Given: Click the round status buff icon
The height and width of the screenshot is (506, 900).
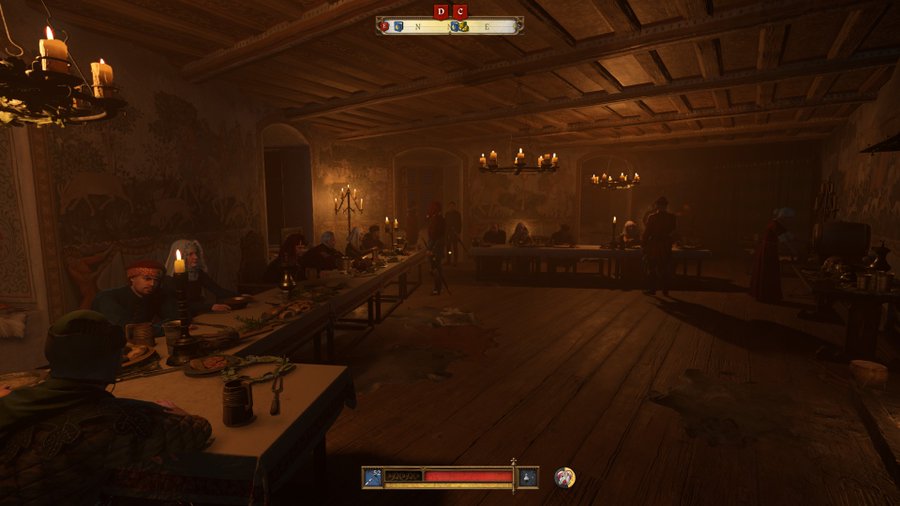Looking at the screenshot, I should coord(565,477).
